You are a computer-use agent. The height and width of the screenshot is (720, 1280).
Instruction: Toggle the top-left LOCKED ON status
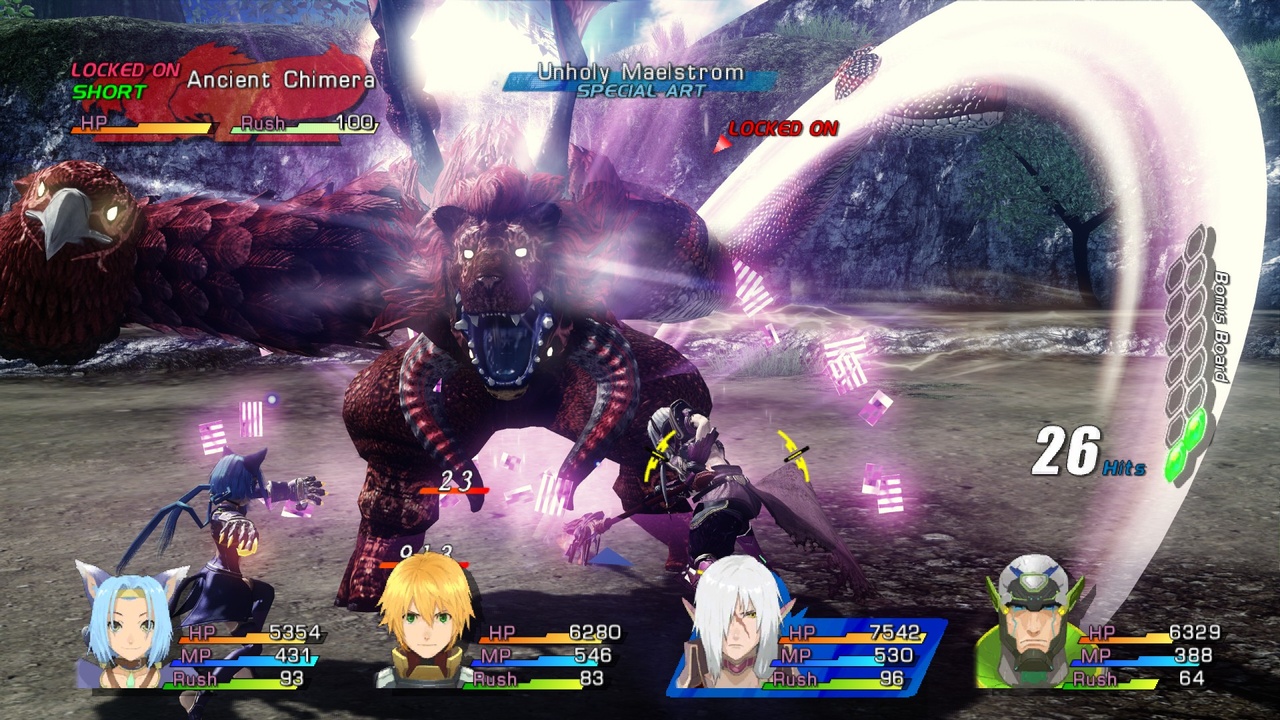[x=125, y=70]
